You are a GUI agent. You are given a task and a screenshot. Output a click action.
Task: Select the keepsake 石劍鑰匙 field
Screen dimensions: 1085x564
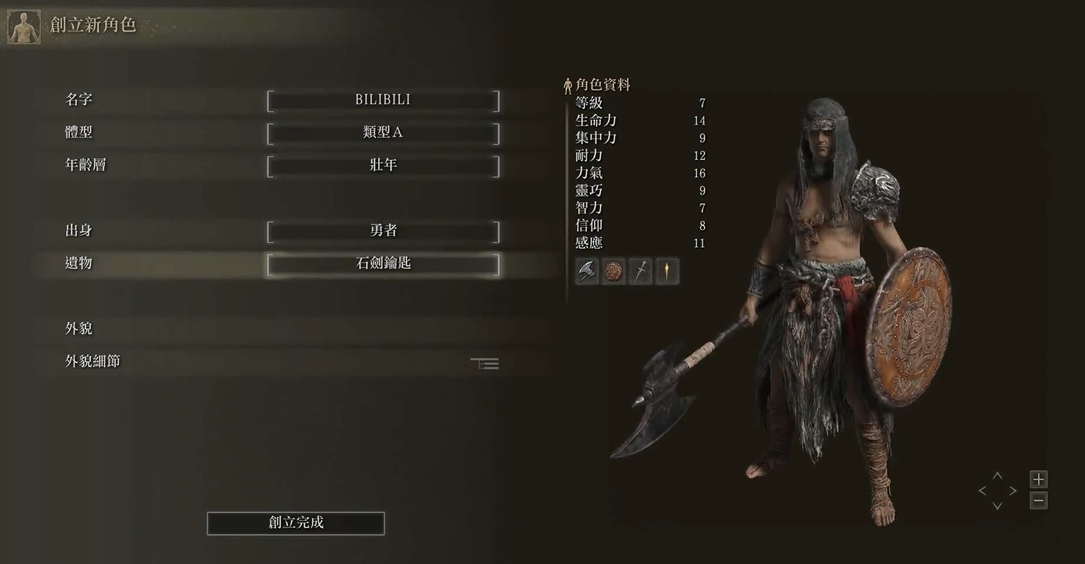383,264
